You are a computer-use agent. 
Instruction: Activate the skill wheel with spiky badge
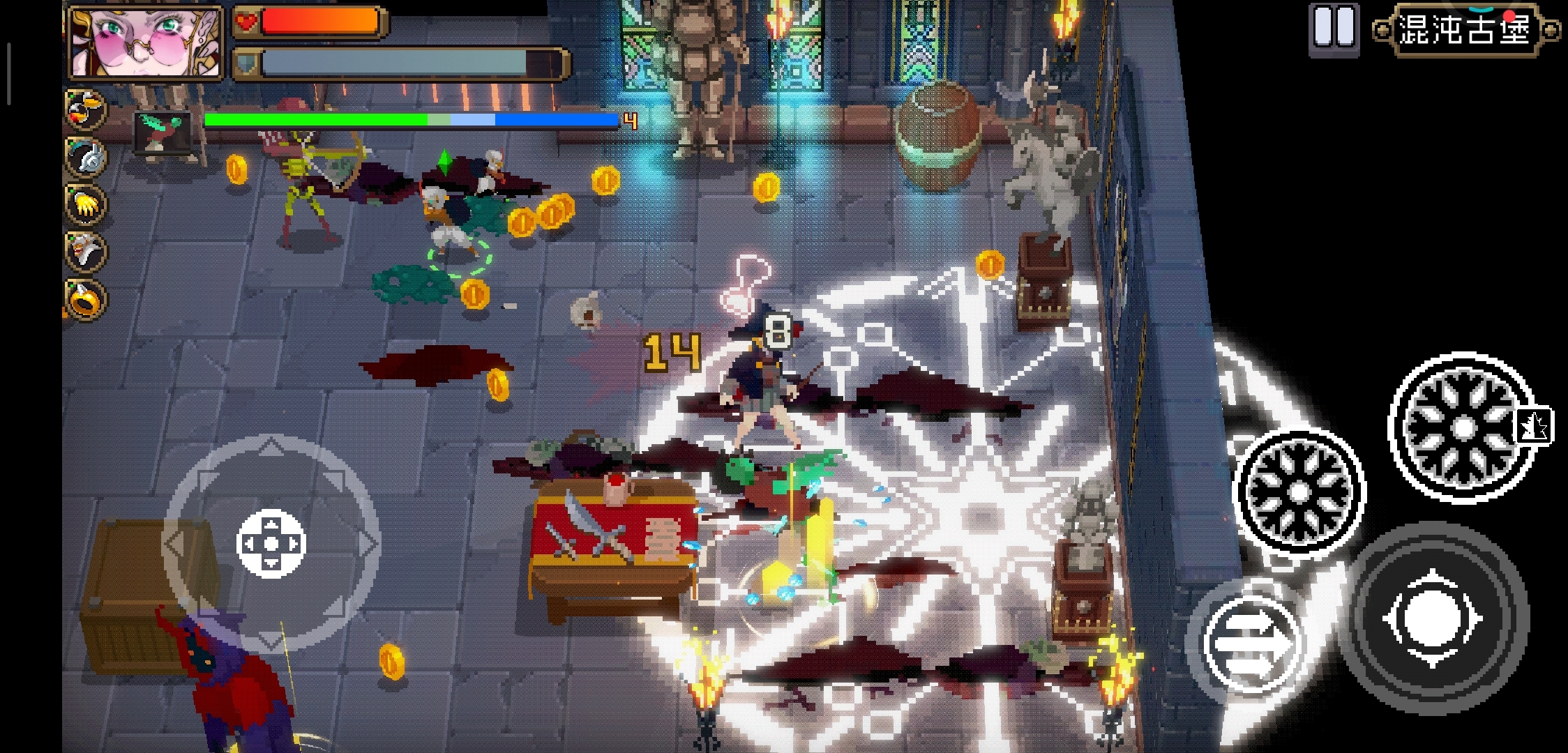[x=1463, y=427]
